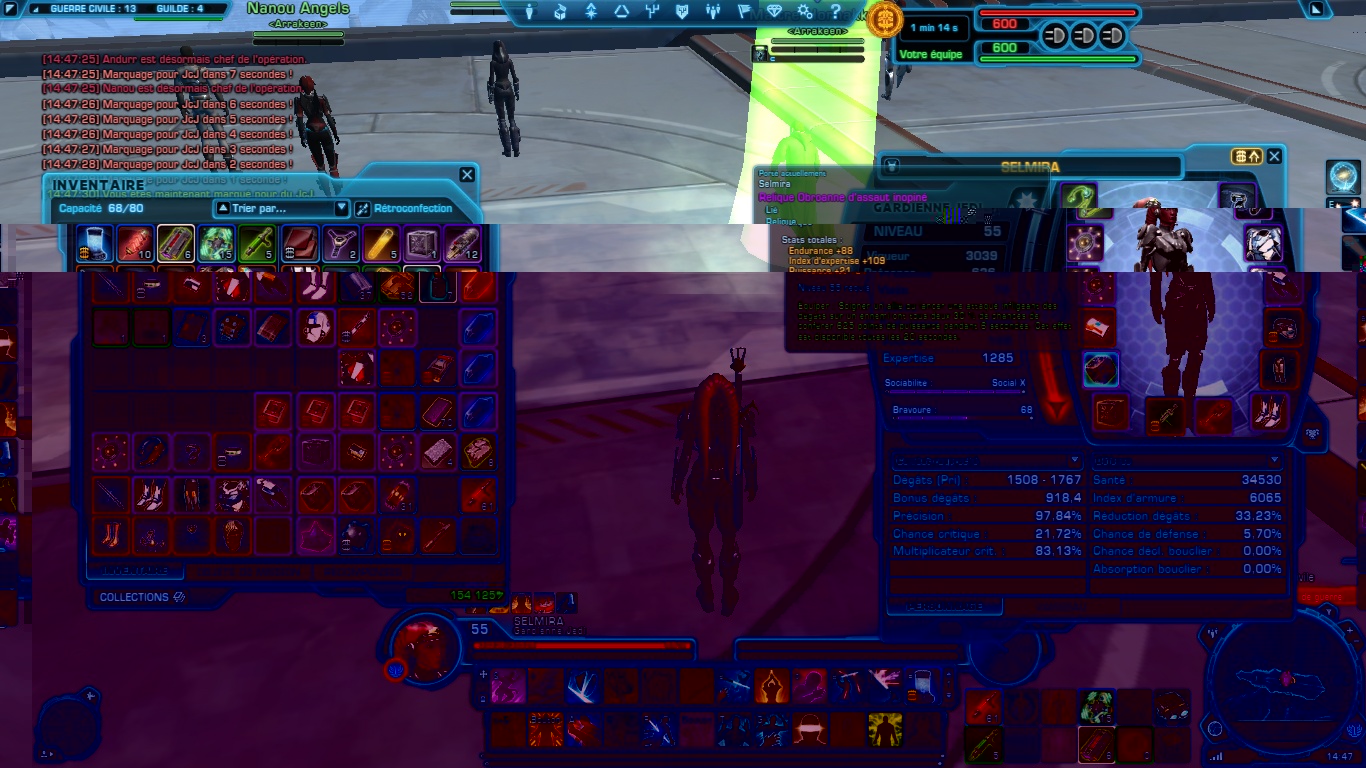Close the Selmira character sheet
Image resolution: width=1366 pixels, height=768 pixels.
pyautogui.click(x=1274, y=157)
